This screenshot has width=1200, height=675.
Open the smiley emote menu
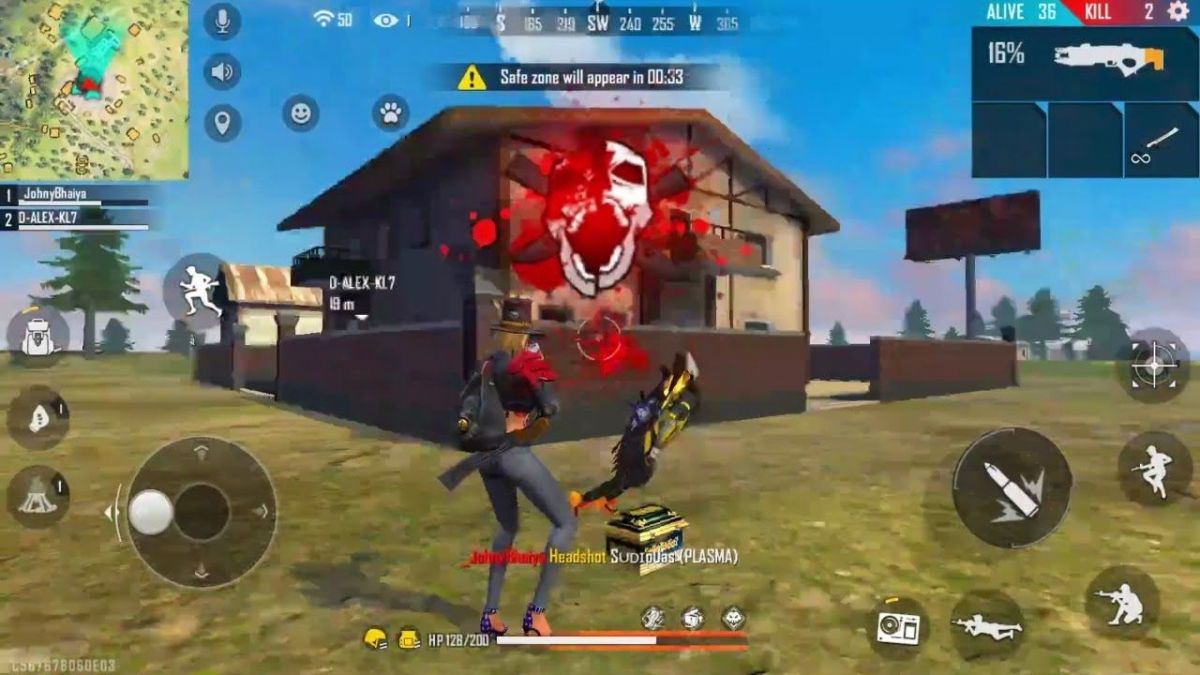click(300, 113)
